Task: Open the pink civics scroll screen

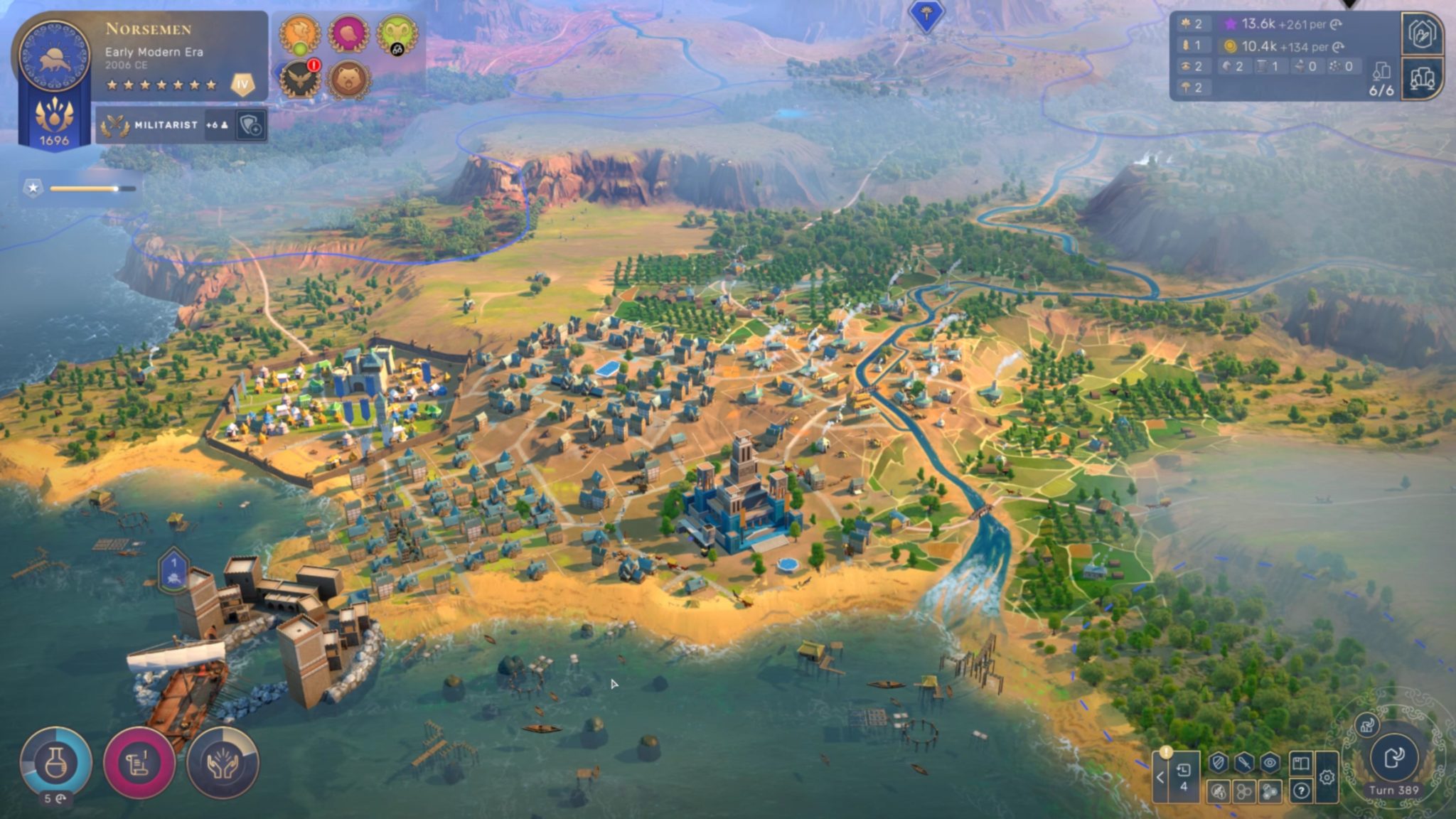Action: point(139,763)
